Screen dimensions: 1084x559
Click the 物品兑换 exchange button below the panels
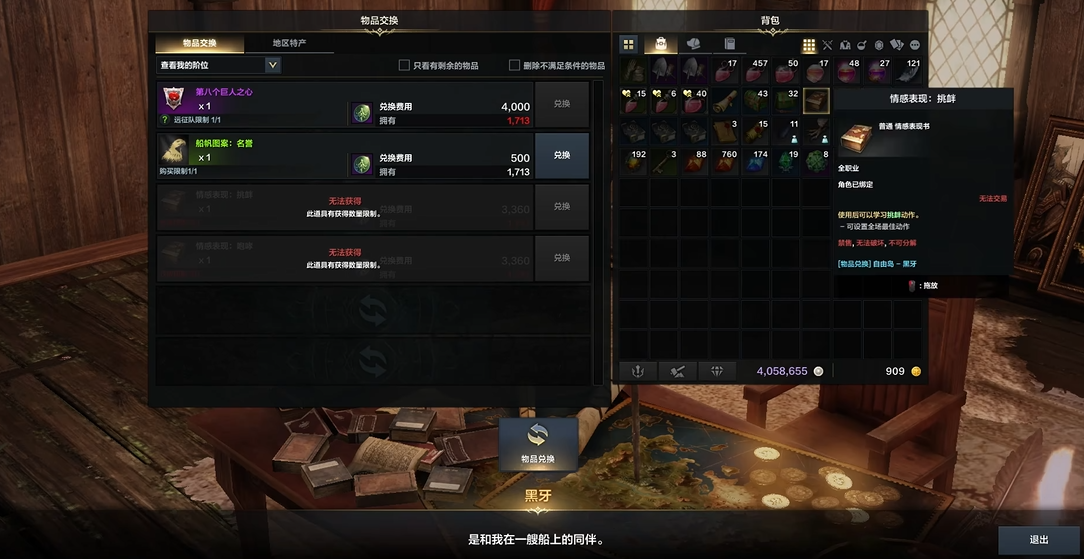coord(538,443)
